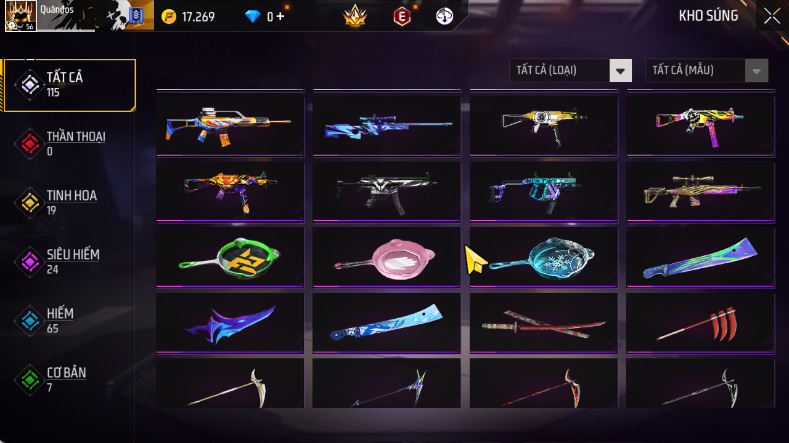Choose the pink frying pan skin
Image resolution: width=789 pixels, height=443 pixels.
point(387,257)
